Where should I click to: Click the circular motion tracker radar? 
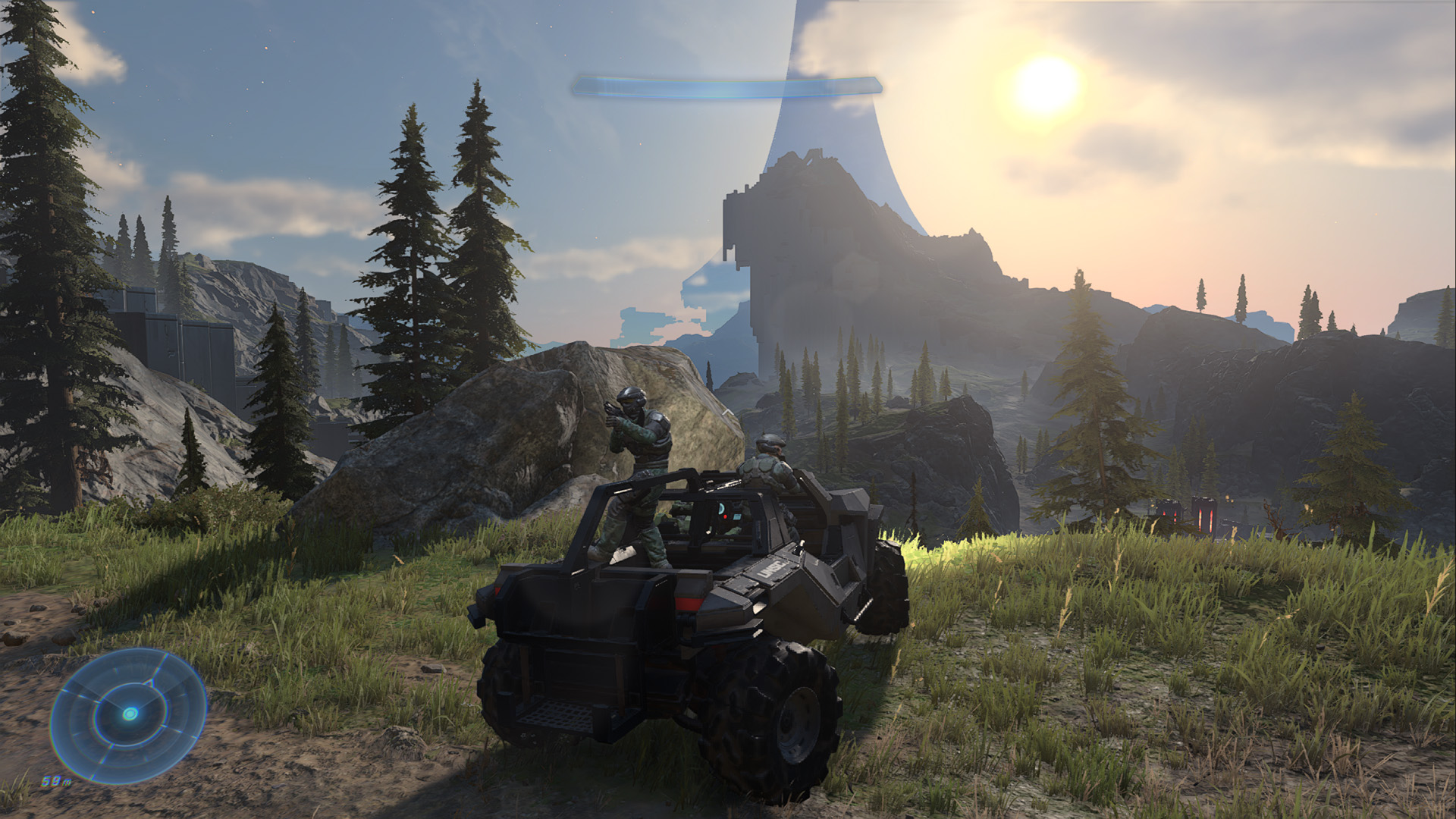click(129, 713)
